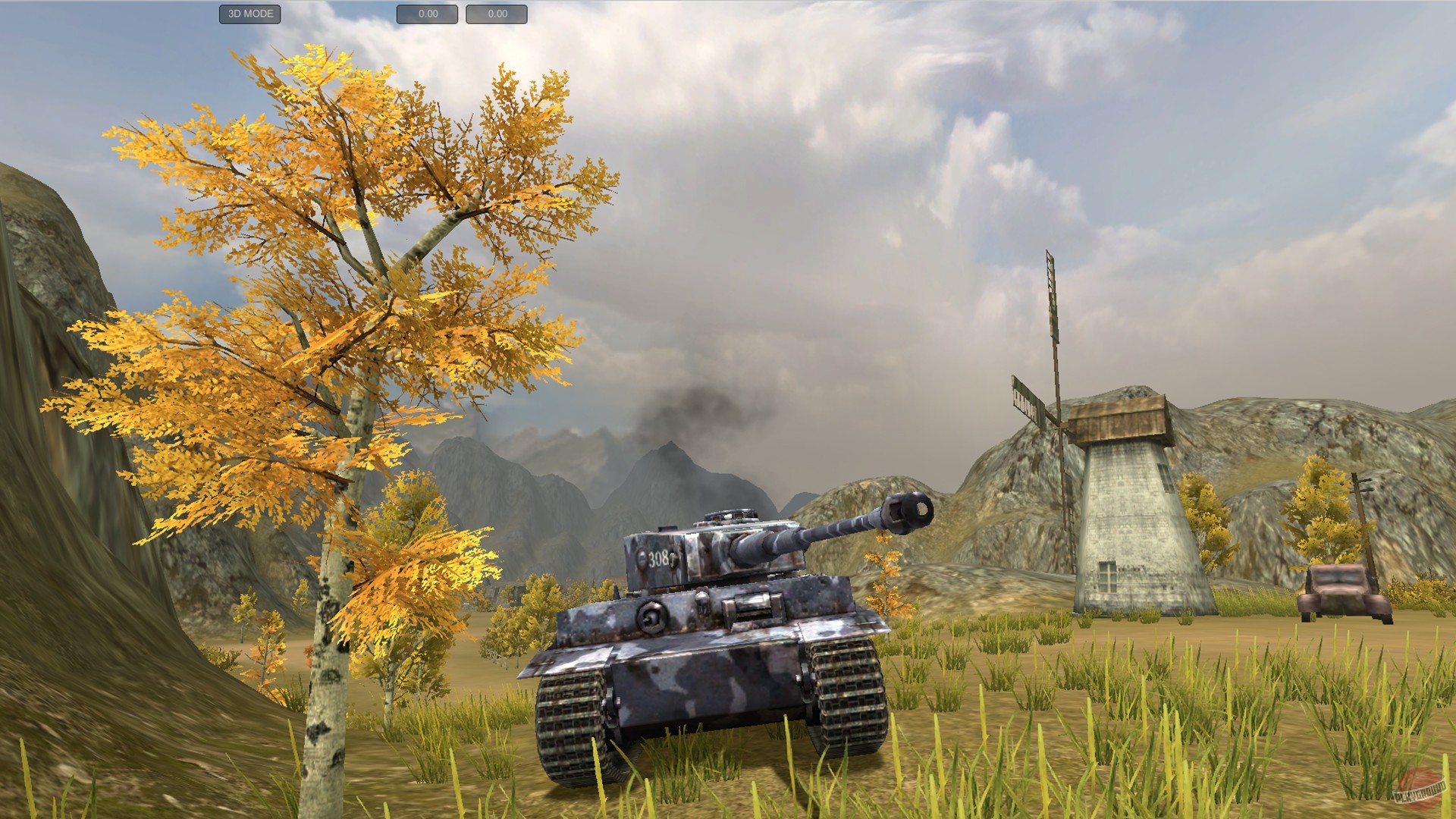Select the first 0.00 value field
Image resolution: width=1456 pixels, height=819 pixels.
(428, 13)
